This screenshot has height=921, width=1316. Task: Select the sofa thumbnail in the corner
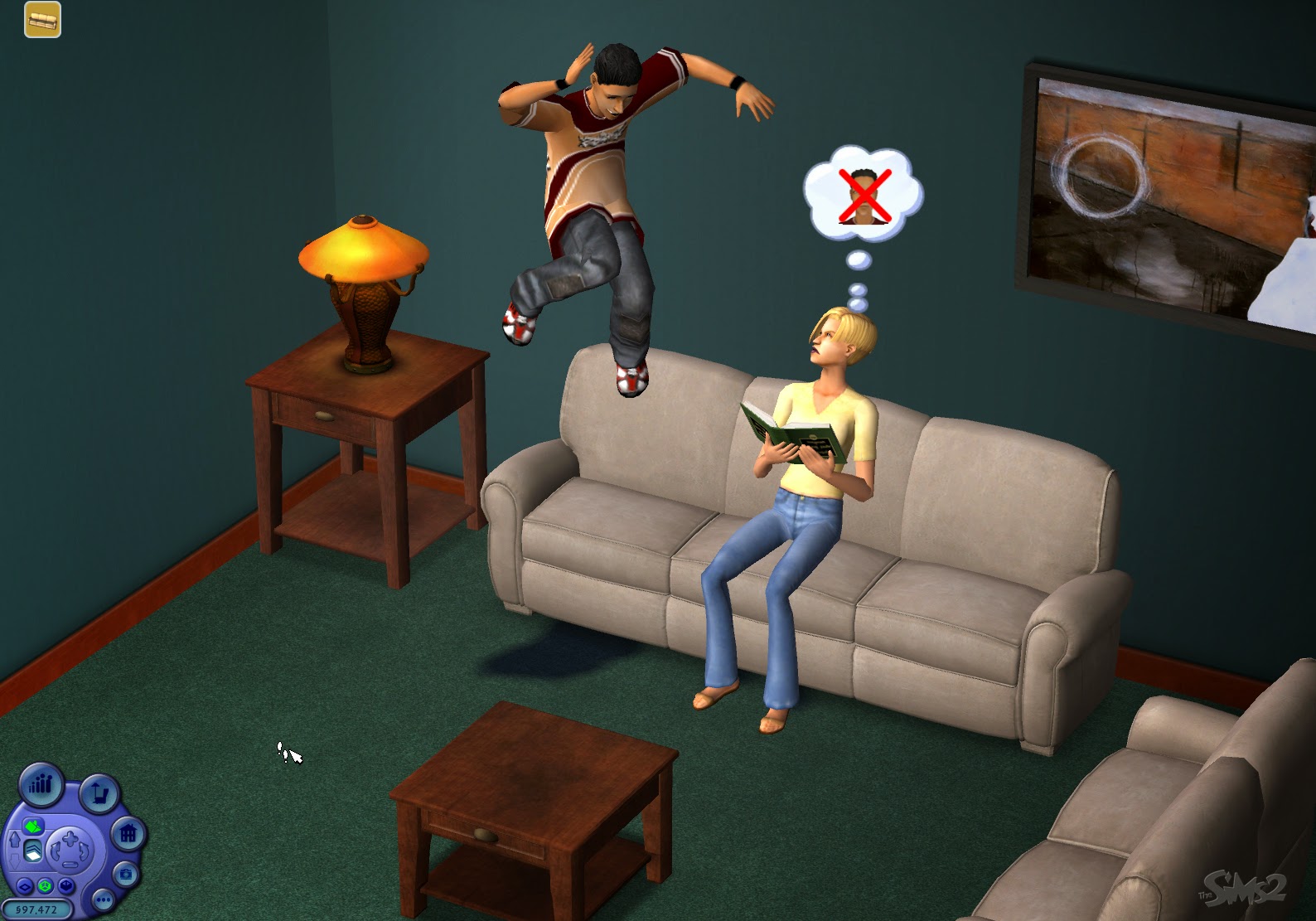pos(41,21)
